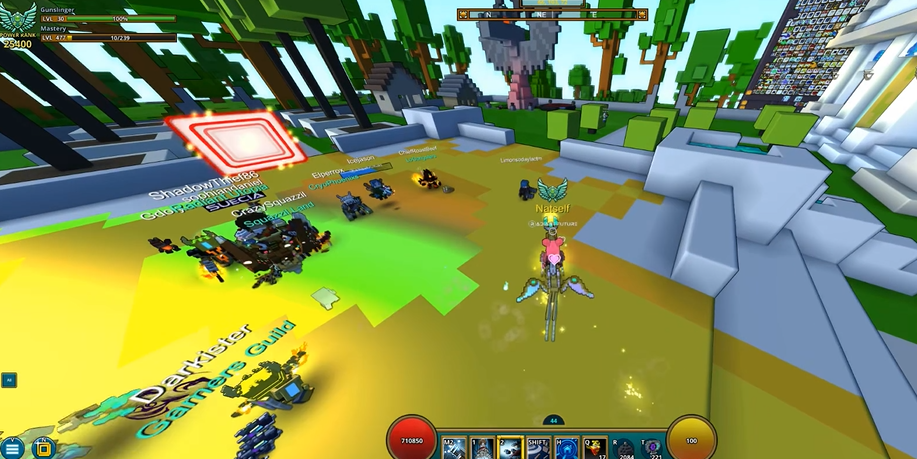
Task: Activate the M2 gunshot ability
Action: pyautogui.click(x=453, y=447)
